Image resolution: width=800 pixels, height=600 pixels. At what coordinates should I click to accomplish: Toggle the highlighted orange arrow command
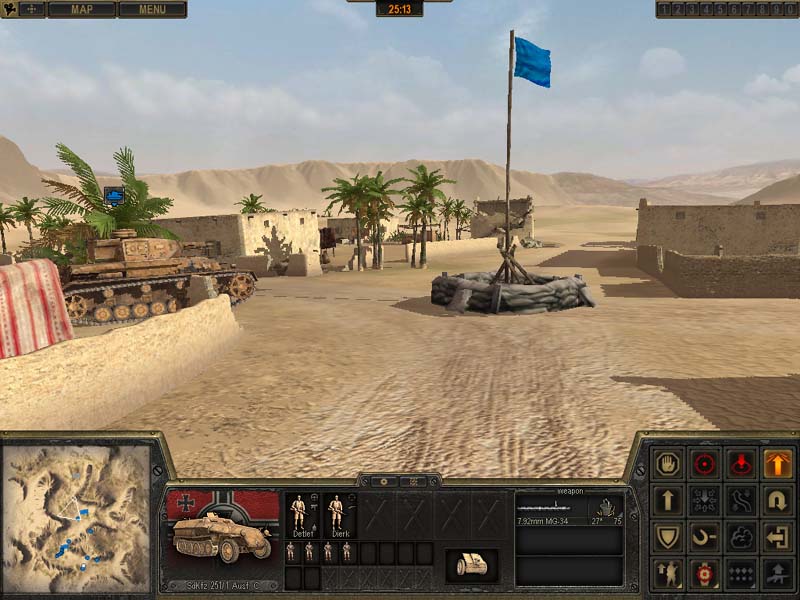778,464
